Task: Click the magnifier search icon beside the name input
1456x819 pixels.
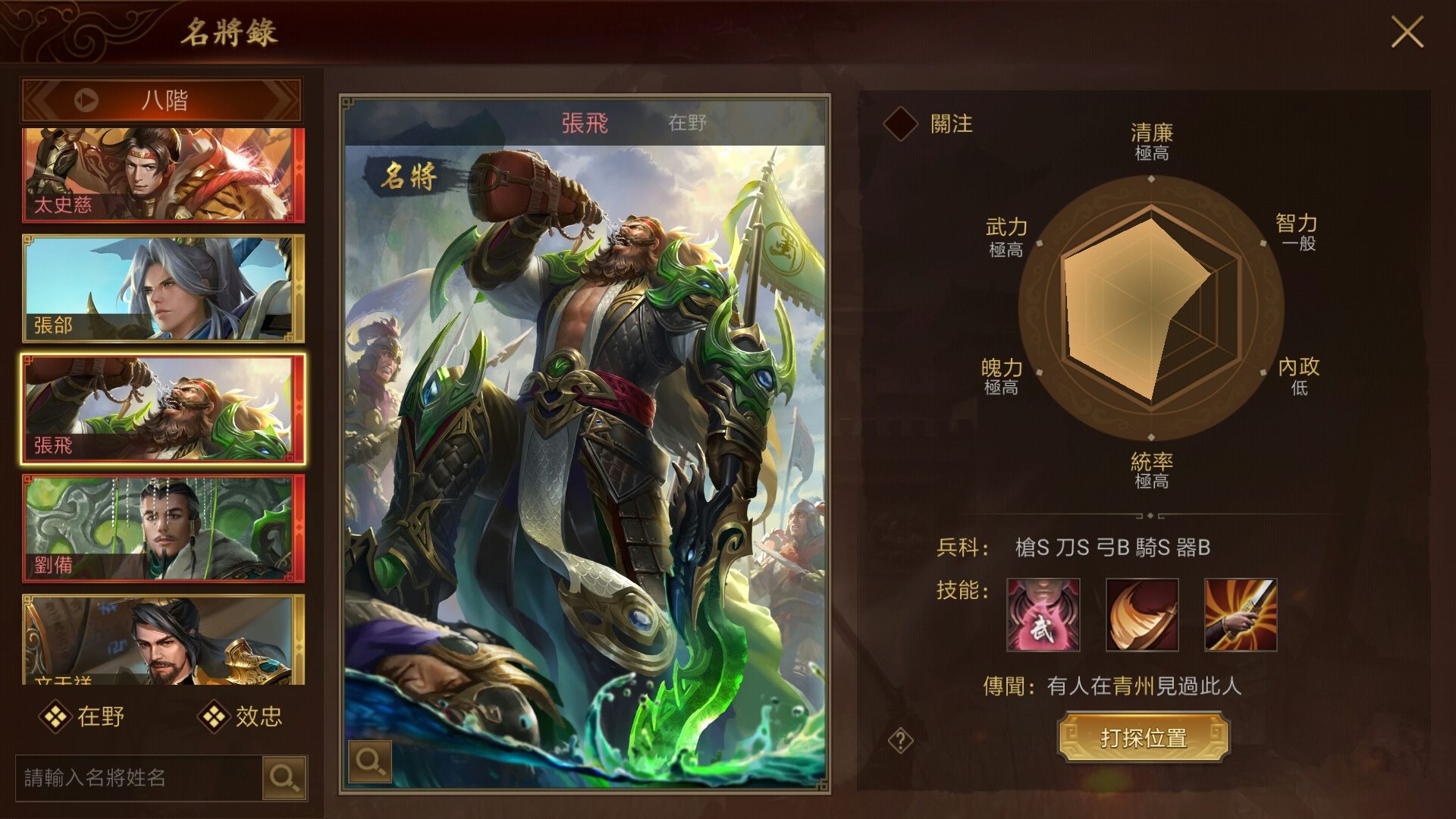Action: pos(285,778)
